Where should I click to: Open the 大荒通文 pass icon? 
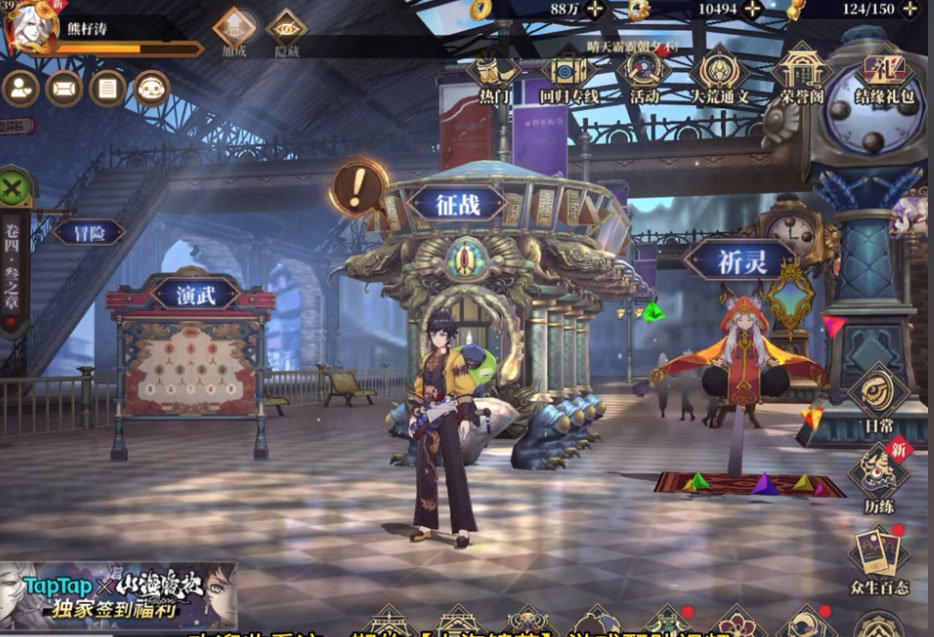point(719,78)
